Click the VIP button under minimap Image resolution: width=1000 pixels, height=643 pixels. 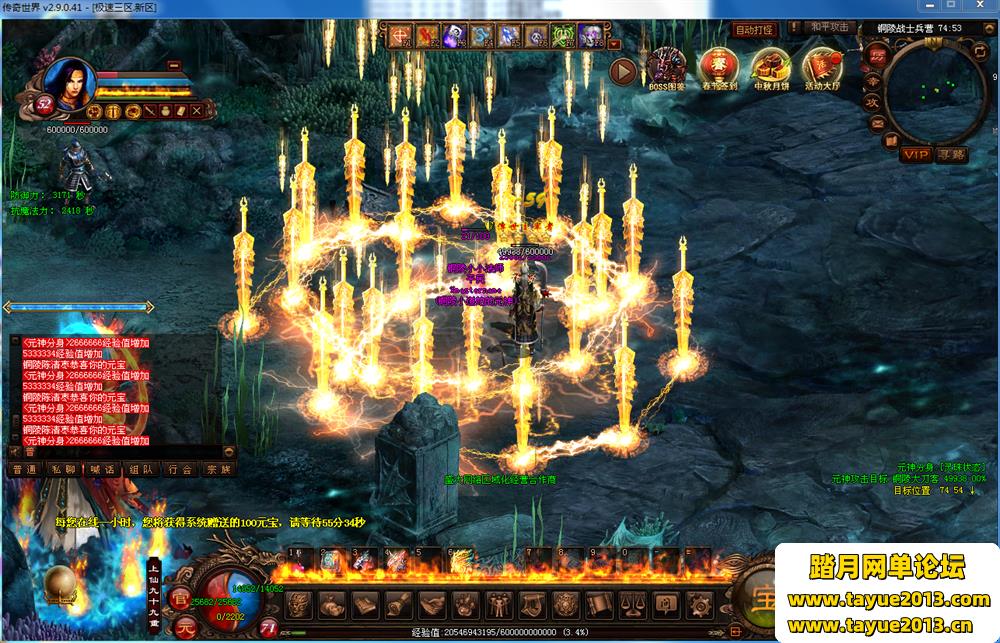coord(915,154)
